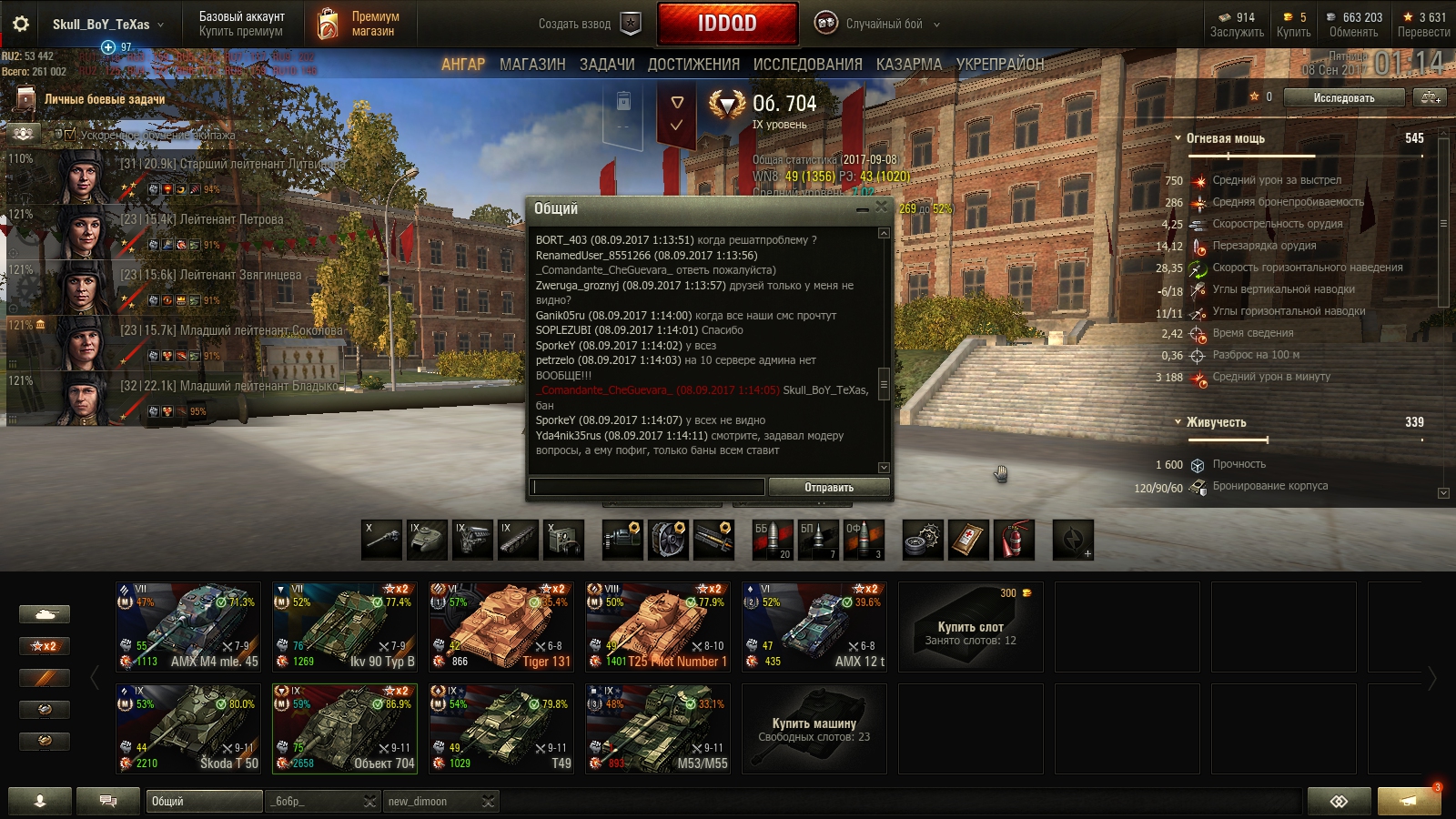Open the УКРЕПРАЙОН tab

[x=999, y=65]
